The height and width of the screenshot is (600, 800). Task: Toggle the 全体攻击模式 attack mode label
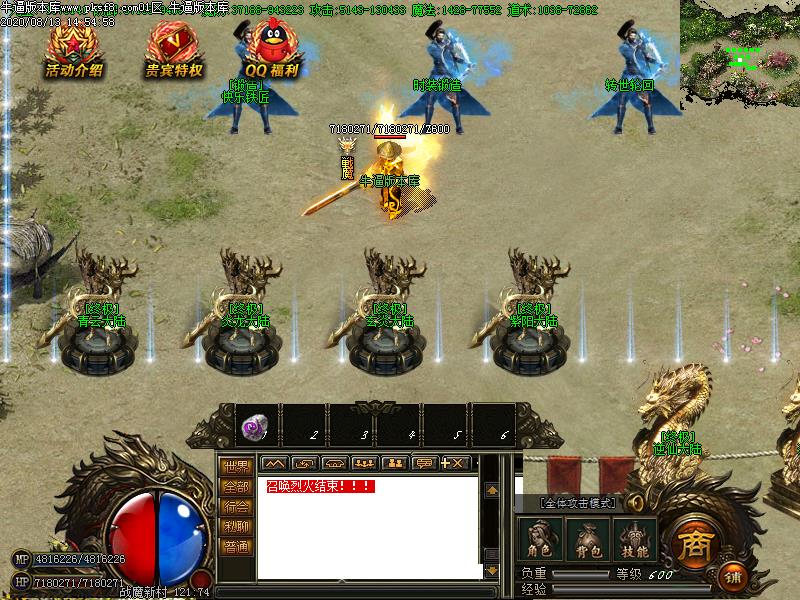580,503
